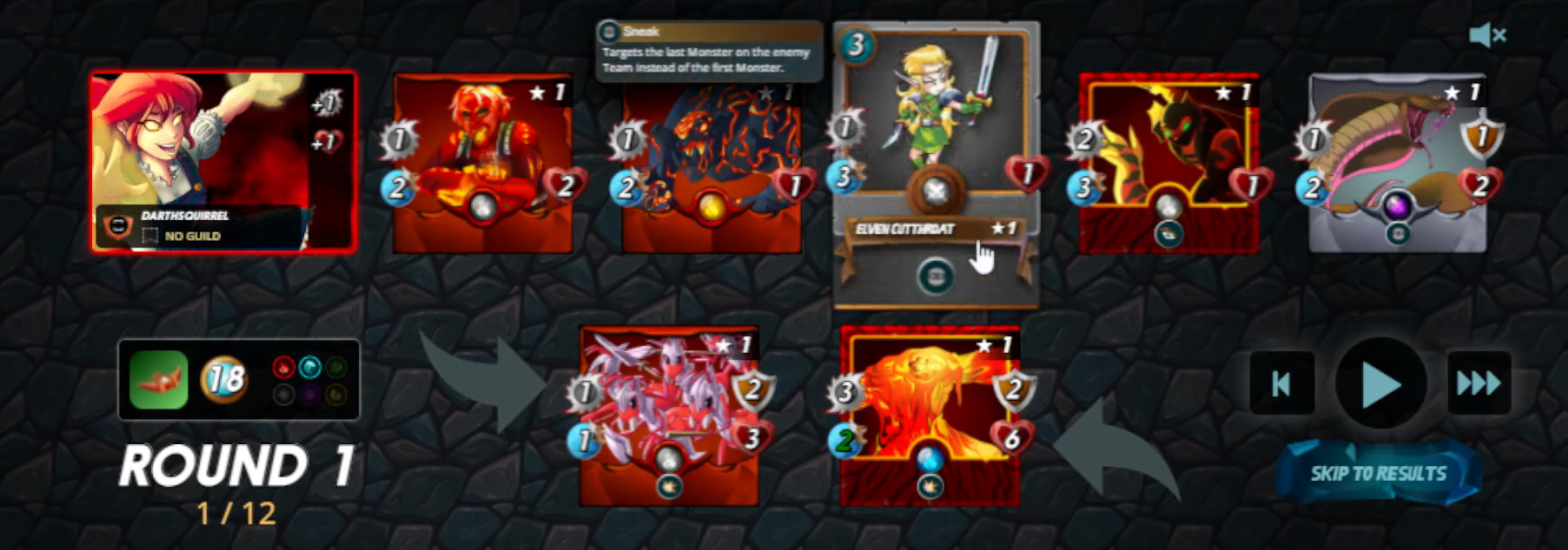
Task: Select the Elven Cutthroat card
Action: pos(935,124)
